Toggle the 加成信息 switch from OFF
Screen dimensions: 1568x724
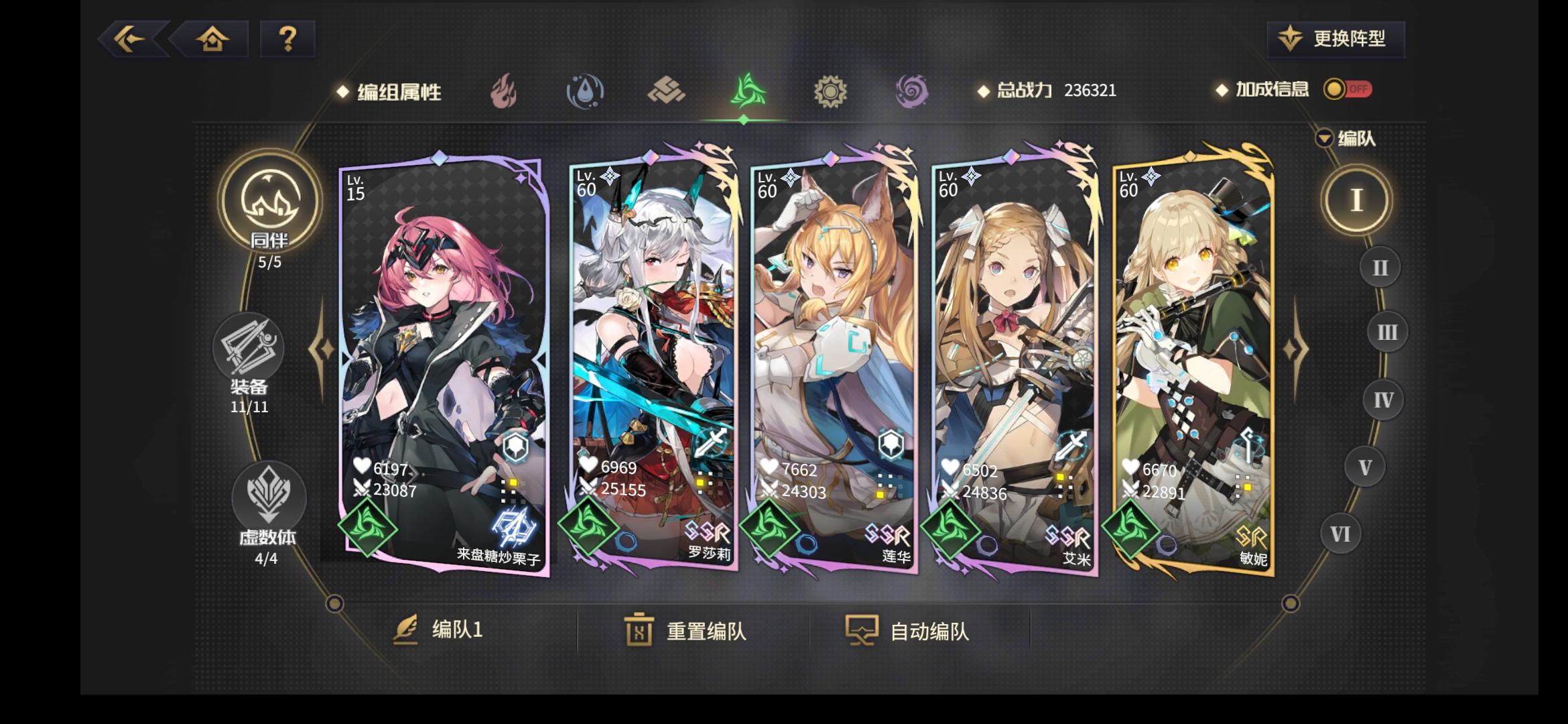pos(1349,90)
